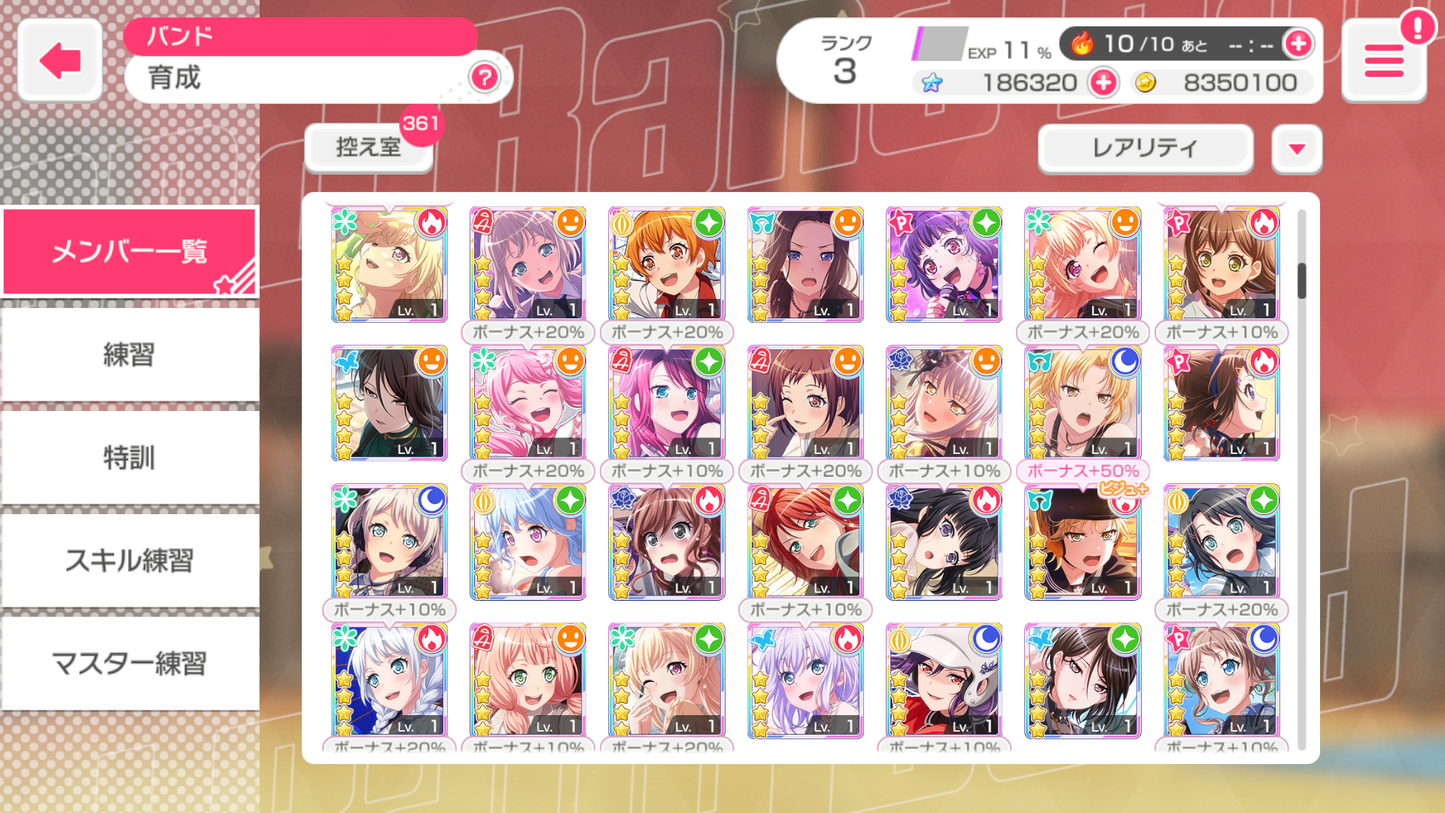Open the help icon next to 育成
Image resolution: width=1445 pixels, height=813 pixels.
484,77
